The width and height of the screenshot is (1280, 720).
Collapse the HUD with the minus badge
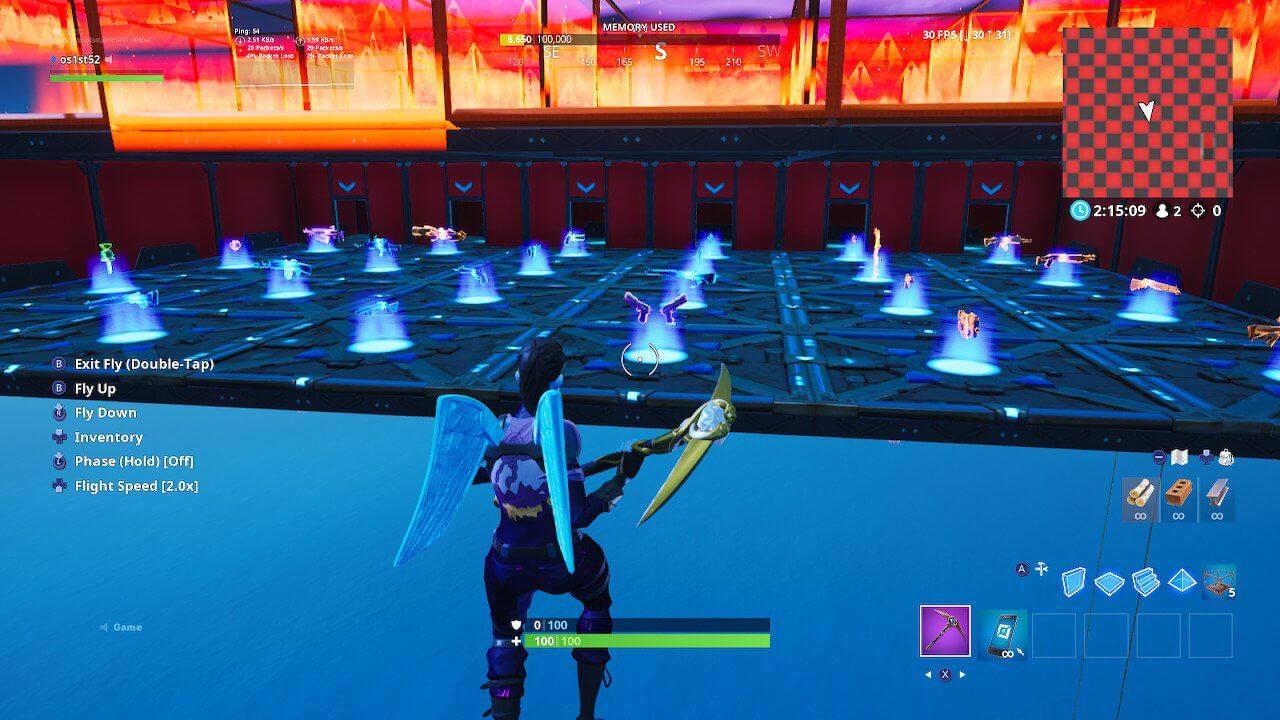click(1159, 457)
